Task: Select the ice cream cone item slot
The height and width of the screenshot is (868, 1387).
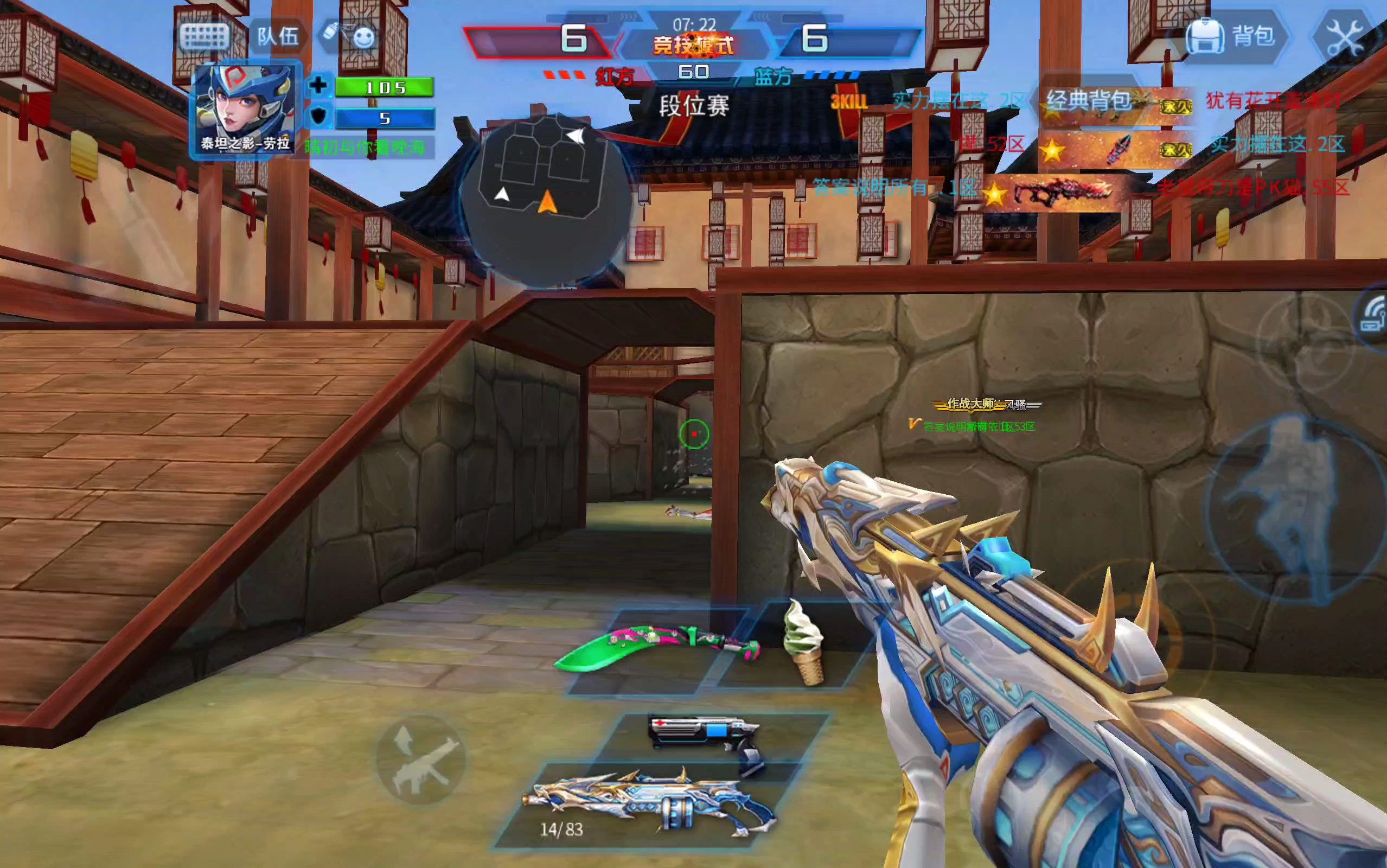Action: (802, 643)
